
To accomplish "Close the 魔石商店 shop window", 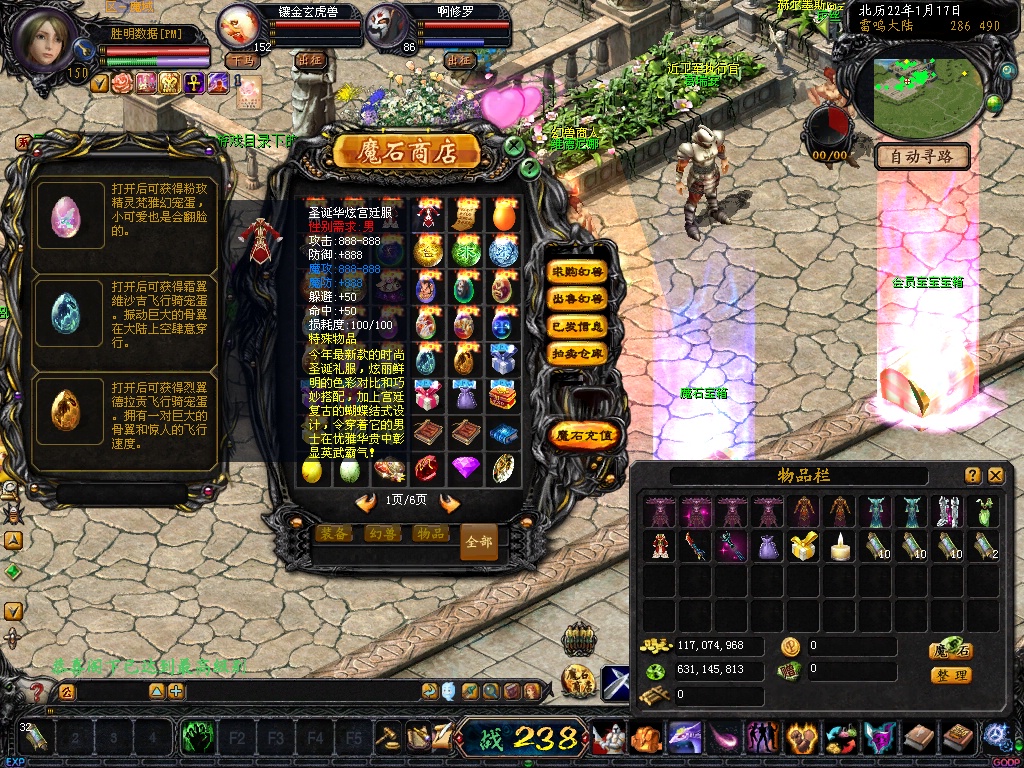I will (x=514, y=146).
